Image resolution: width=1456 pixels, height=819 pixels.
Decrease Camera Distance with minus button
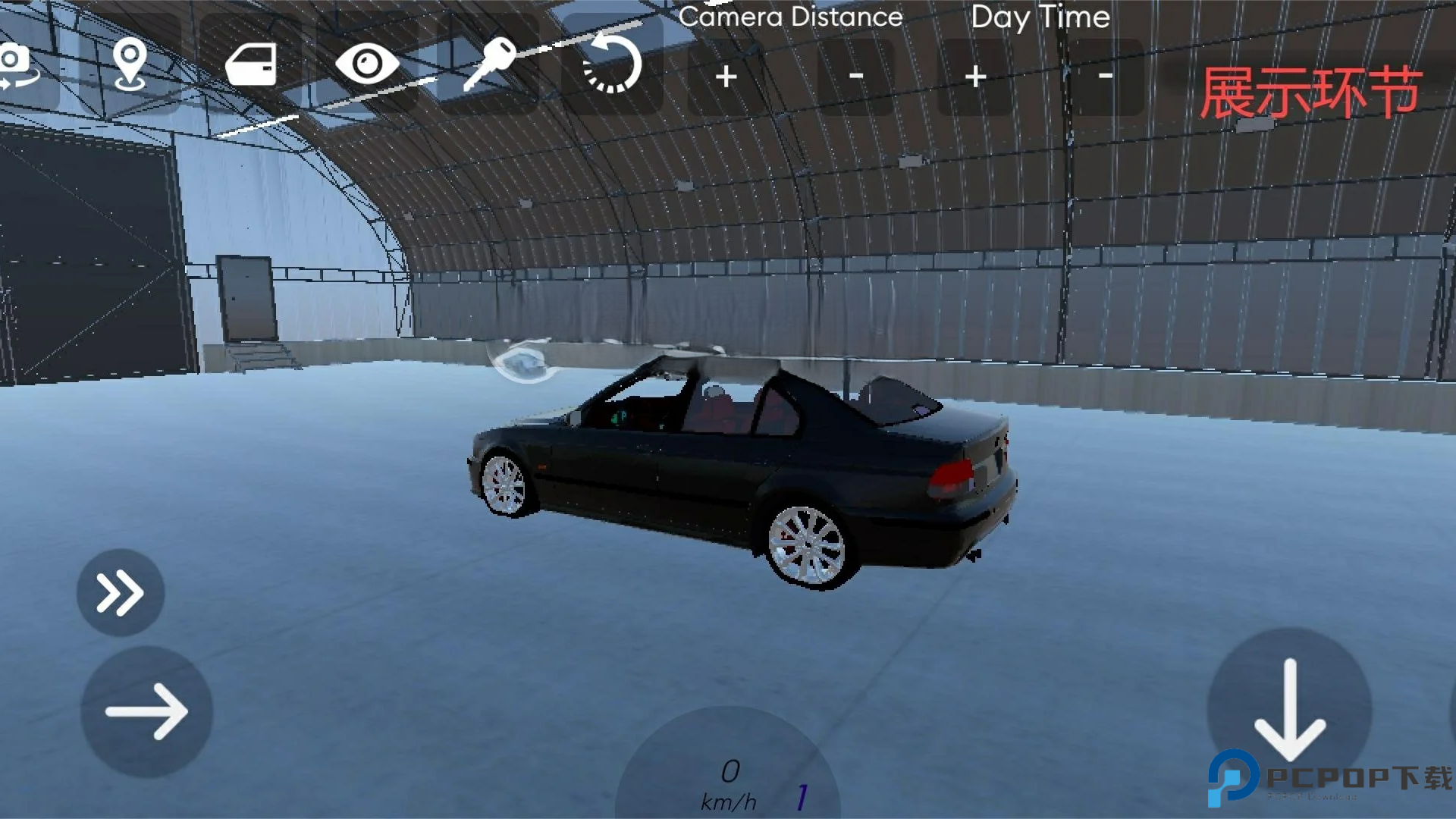click(856, 77)
